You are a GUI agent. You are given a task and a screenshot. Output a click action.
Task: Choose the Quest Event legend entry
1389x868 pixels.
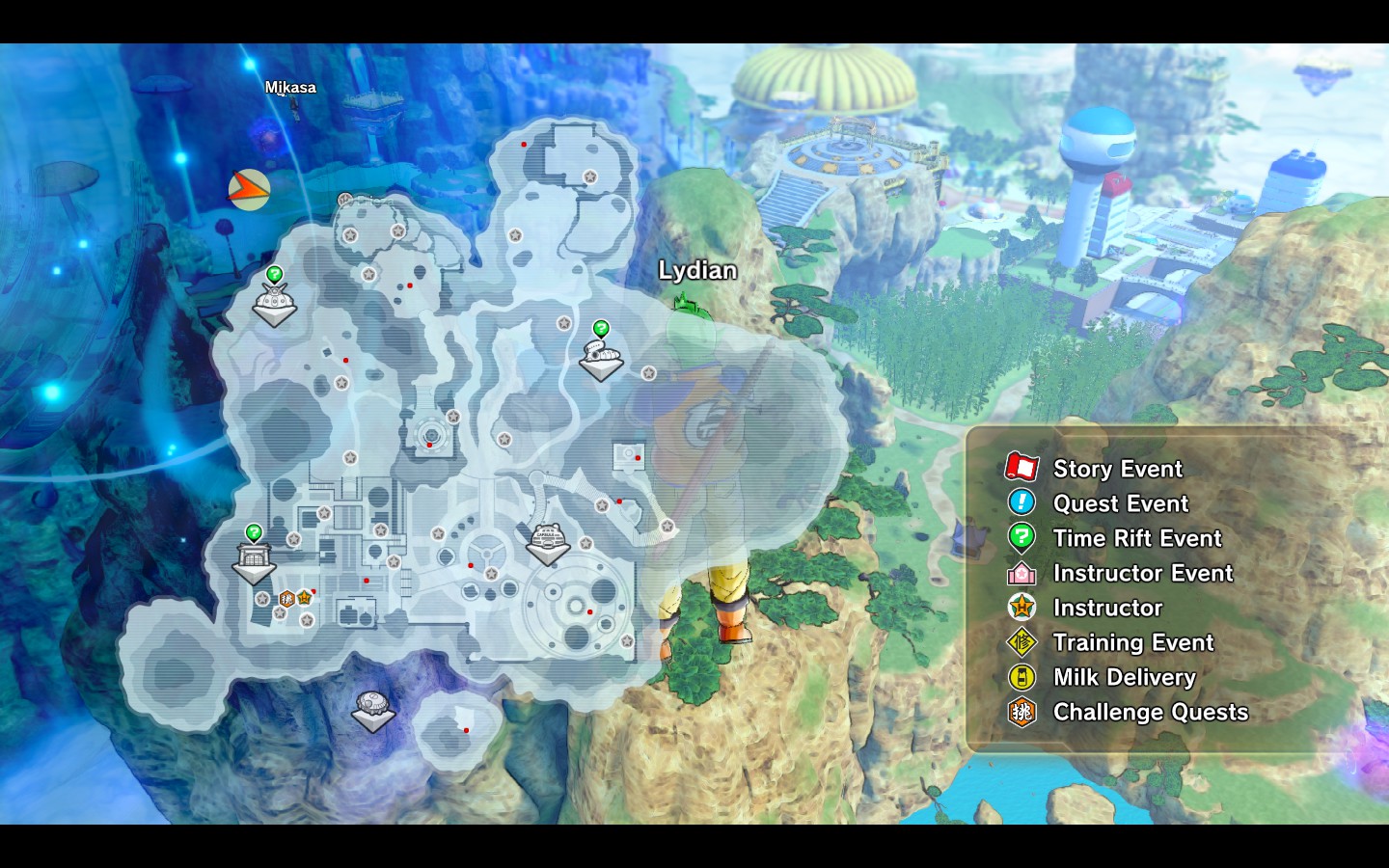coord(1120,503)
